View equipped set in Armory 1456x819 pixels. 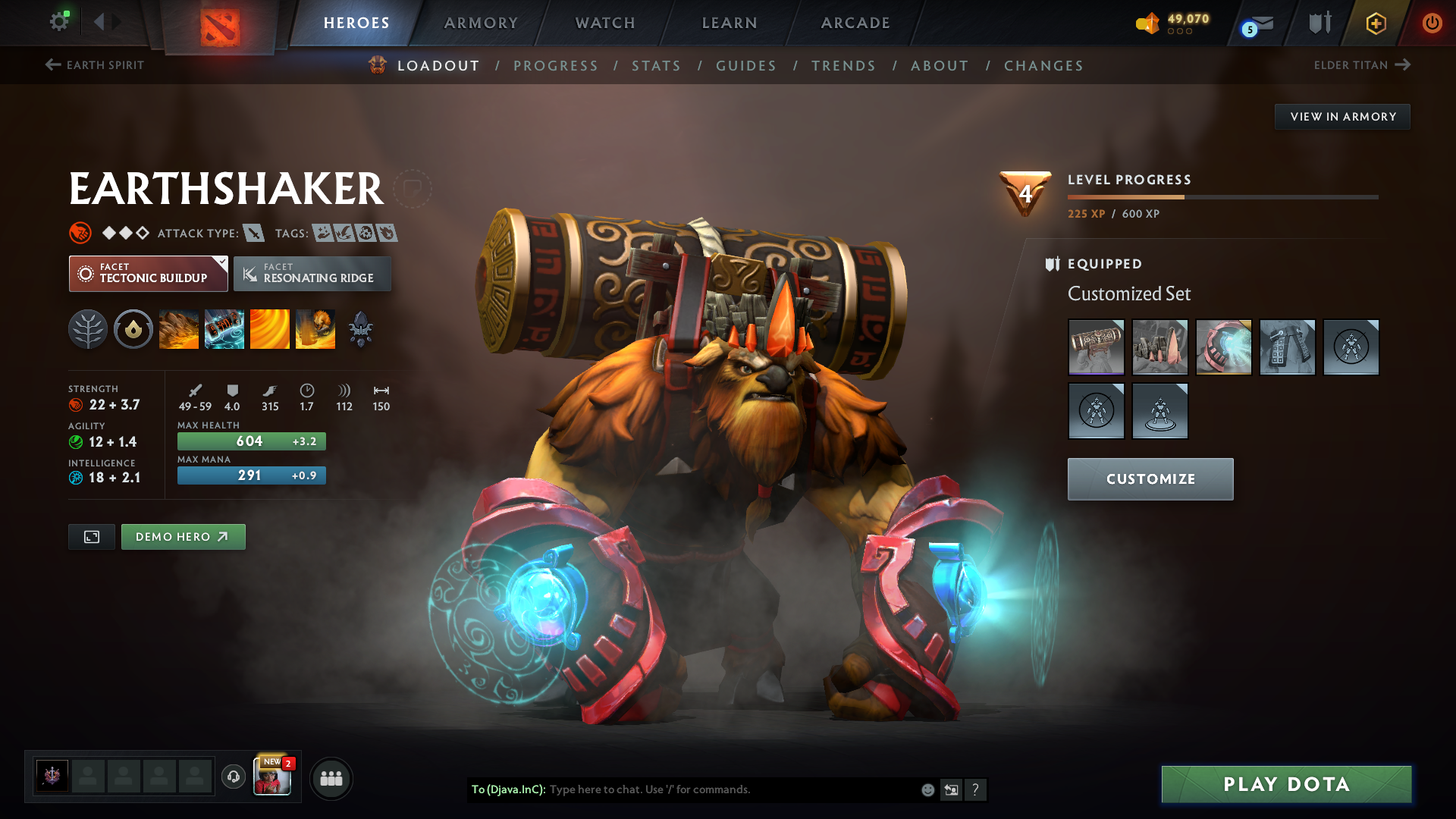[1342, 117]
